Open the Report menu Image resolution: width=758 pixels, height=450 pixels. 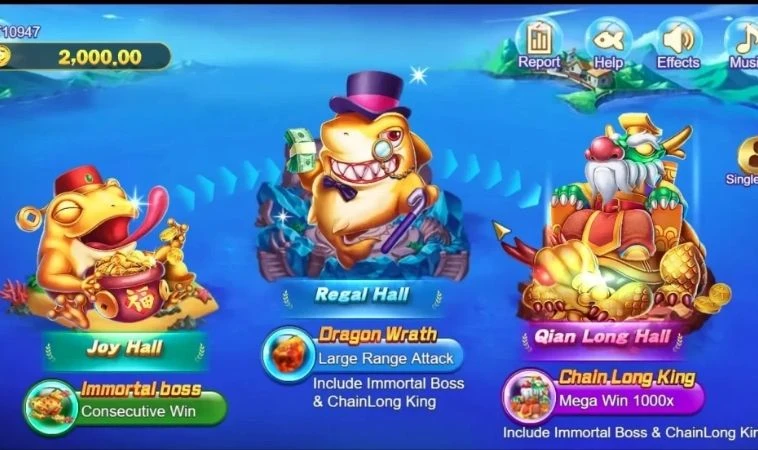pos(539,41)
